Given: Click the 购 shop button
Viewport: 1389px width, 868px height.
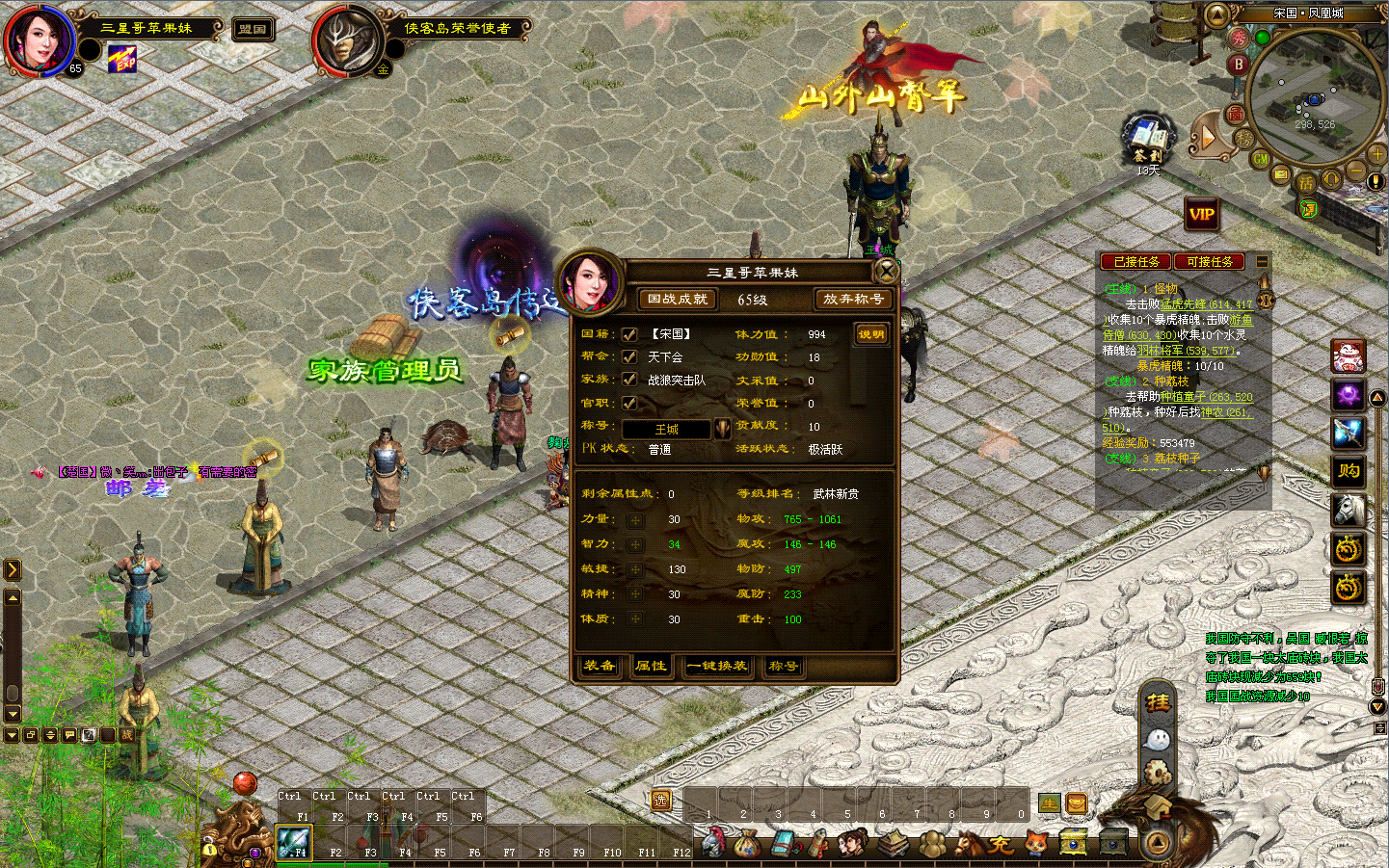Looking at the screenshot, I should point(1348,470).
